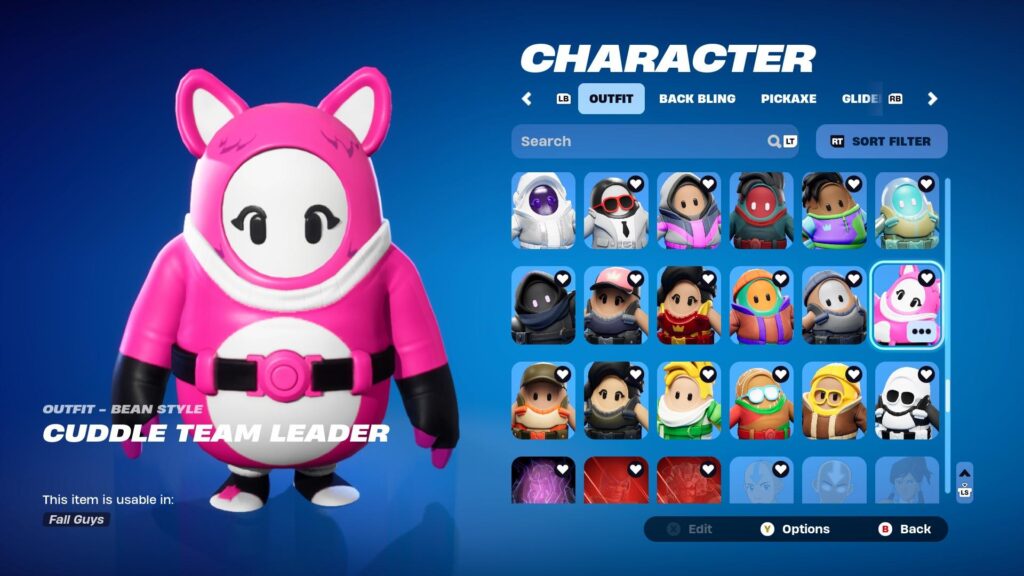Switch to the Back Bling tab
Image resolution: width=1024 pixels, height=576 pixels.
(697, 99)
